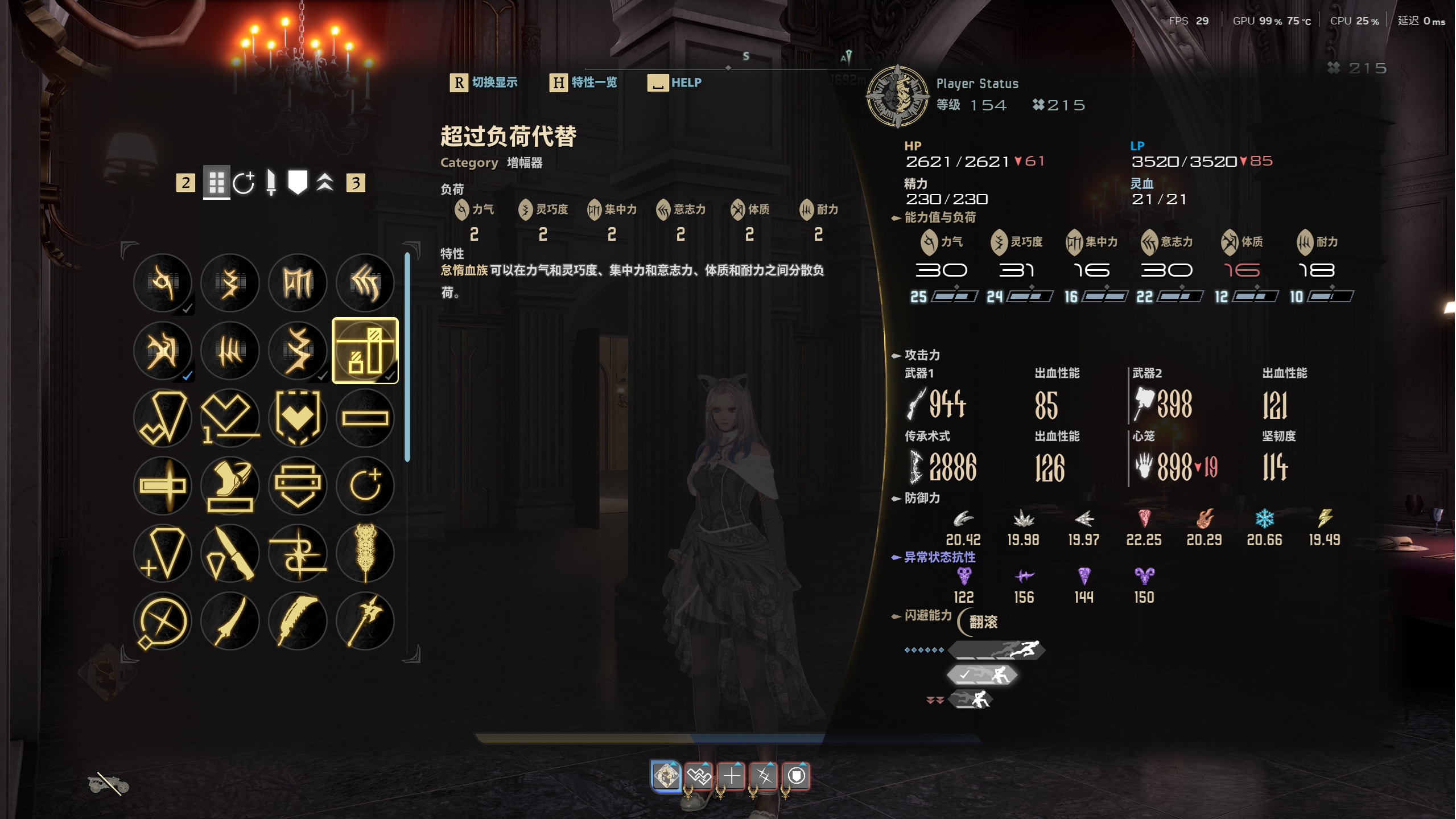Pick the heart-shield booster icon
Screen dimensions: 1456x819
[298, 418]
